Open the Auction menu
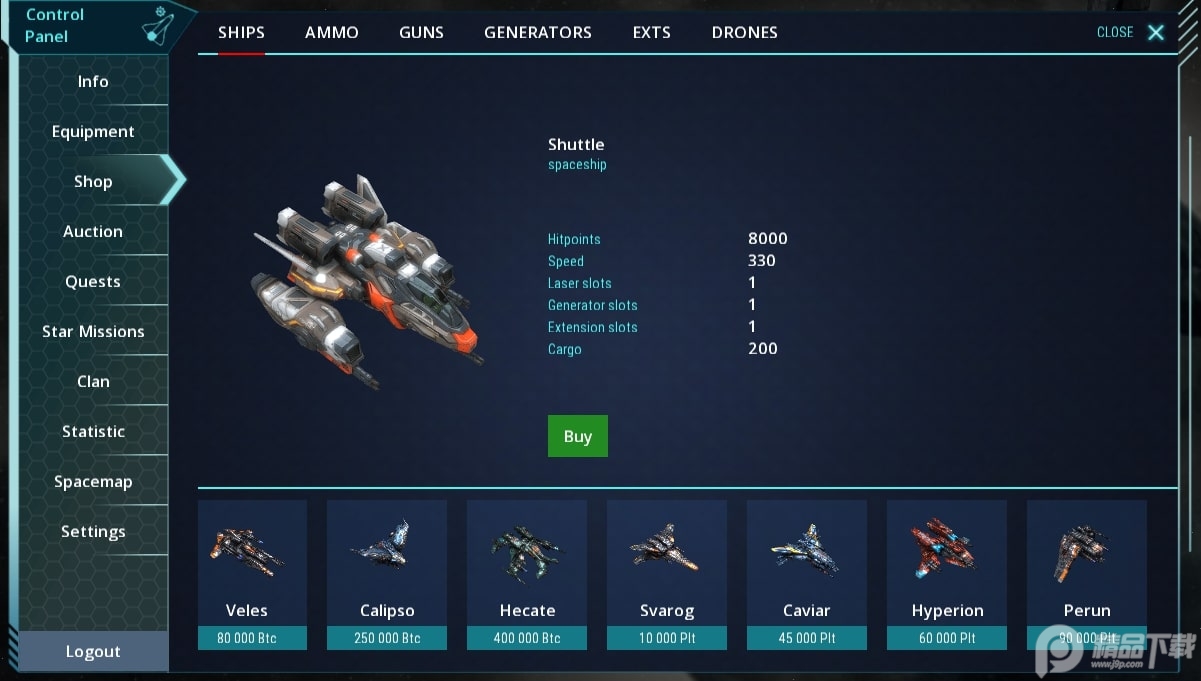The height and width of the screenshot is (681, 1201). 93,232
